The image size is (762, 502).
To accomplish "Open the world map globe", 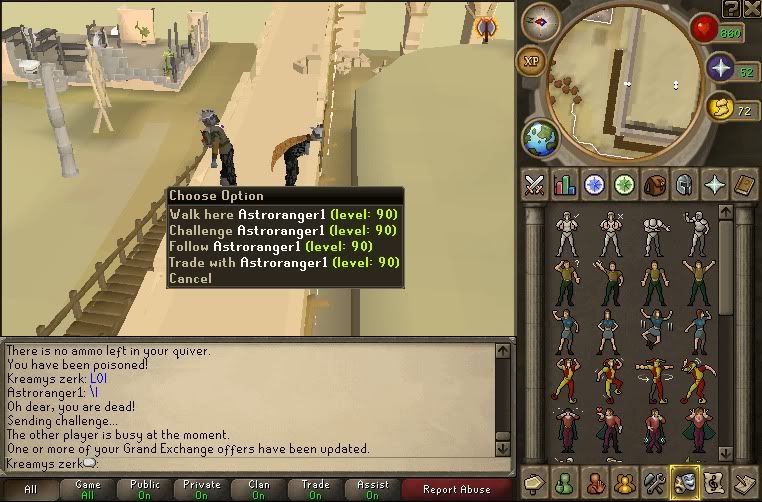I will [x=541, y=136].
